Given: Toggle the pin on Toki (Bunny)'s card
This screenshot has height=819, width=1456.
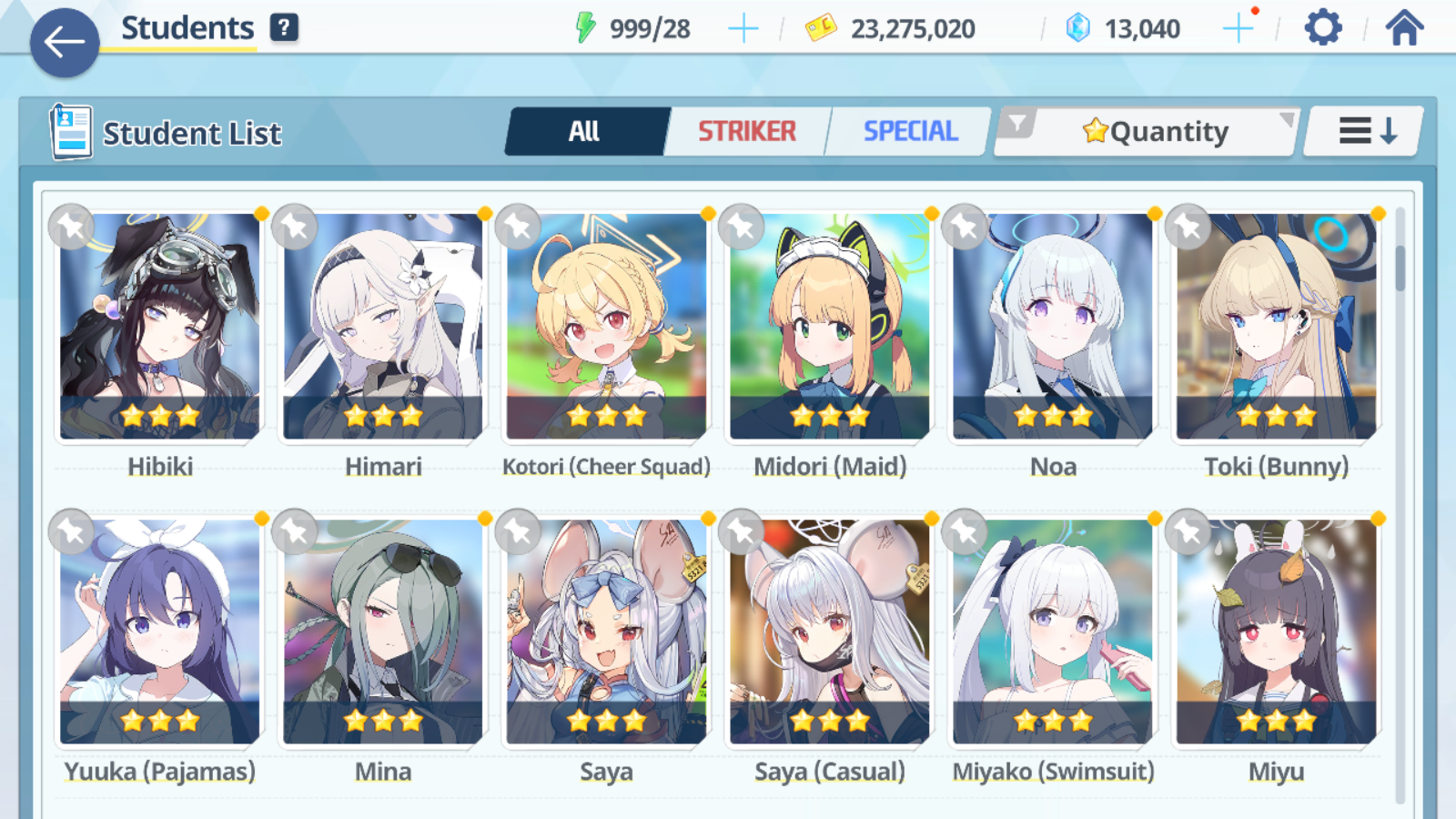Looking at the screenshot, I should [x=1188, y=227].
